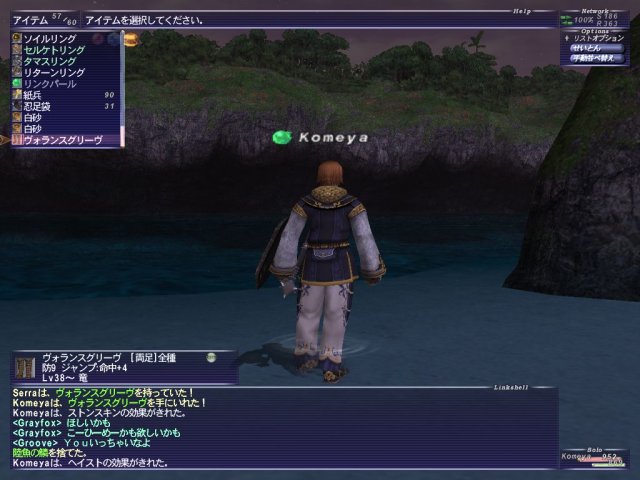The height and width of the screenshot is (480, 640).
Task: Click the item list scrollbar
Action: pyautogui.click(x=122, y=90)
